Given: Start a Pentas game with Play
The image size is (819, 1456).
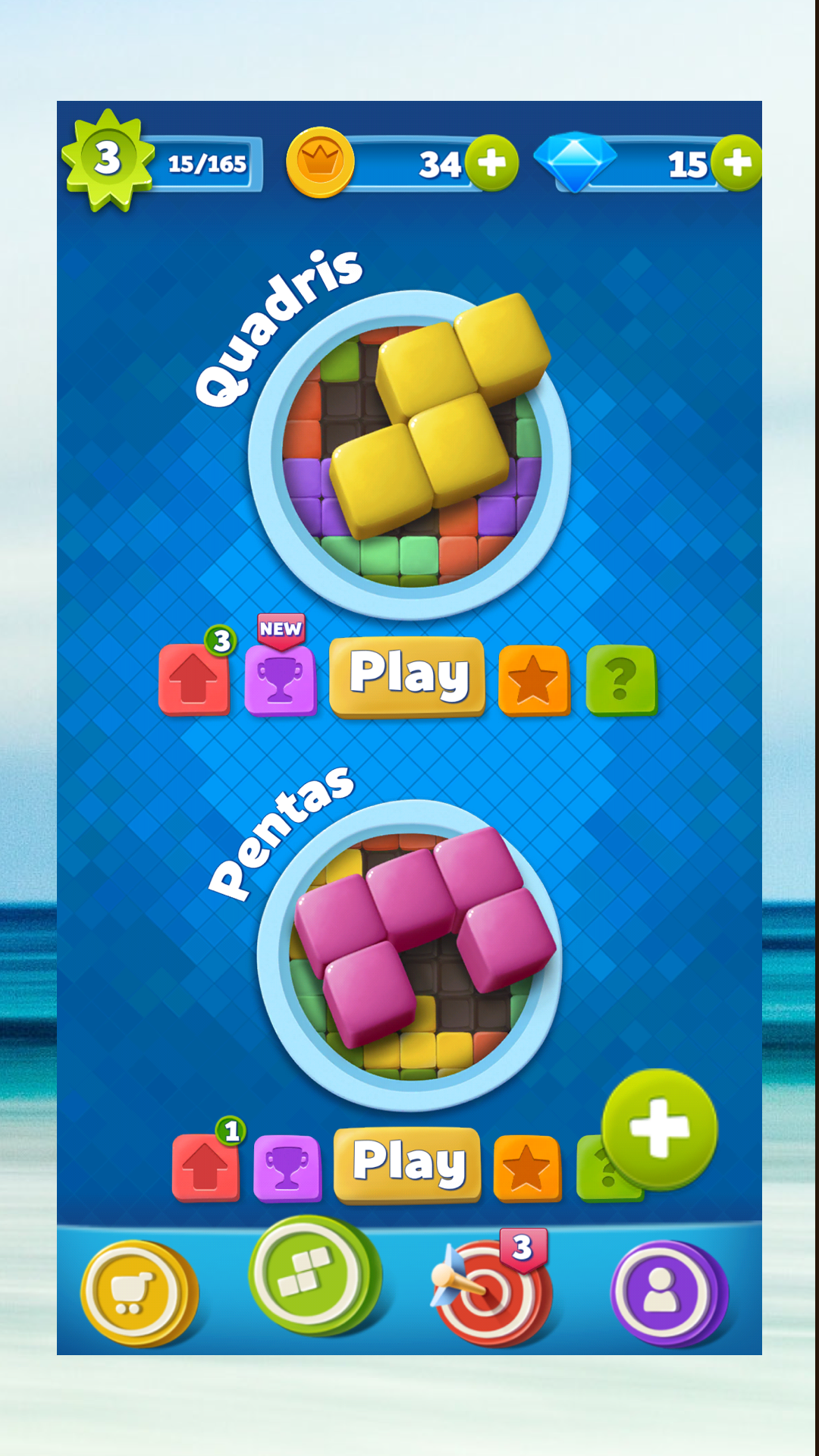Looking at the screenshot, I should pyautogui.click(x=408, y=1163).
